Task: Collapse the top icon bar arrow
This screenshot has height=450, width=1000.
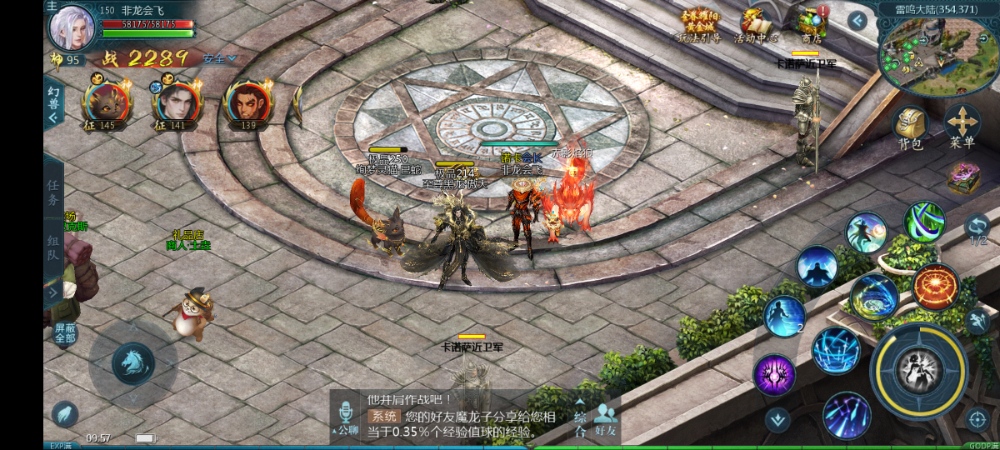Action: point(857,20)
